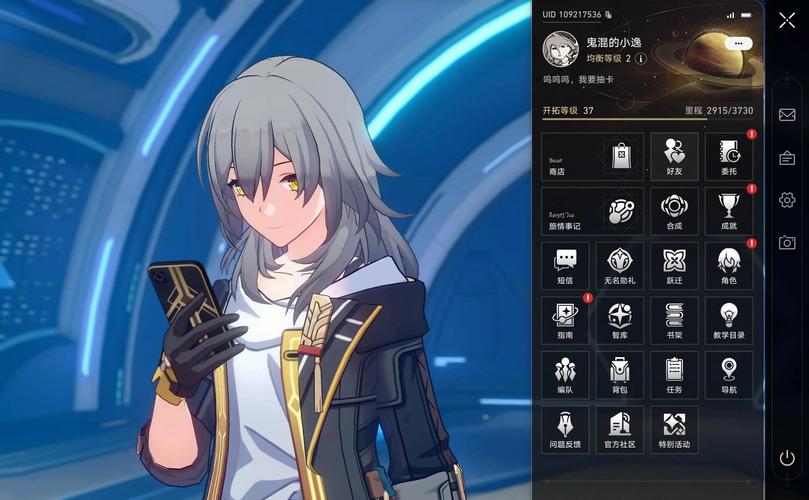809x500 pixels.
Task: View the 成就 achievements
Action: 729,211
